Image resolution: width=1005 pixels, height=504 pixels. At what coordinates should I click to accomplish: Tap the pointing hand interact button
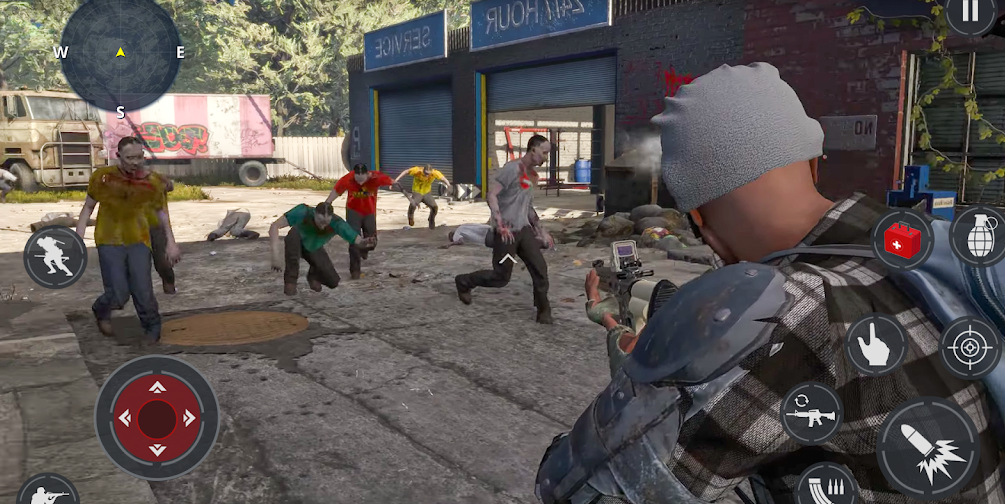pos(876,345)
